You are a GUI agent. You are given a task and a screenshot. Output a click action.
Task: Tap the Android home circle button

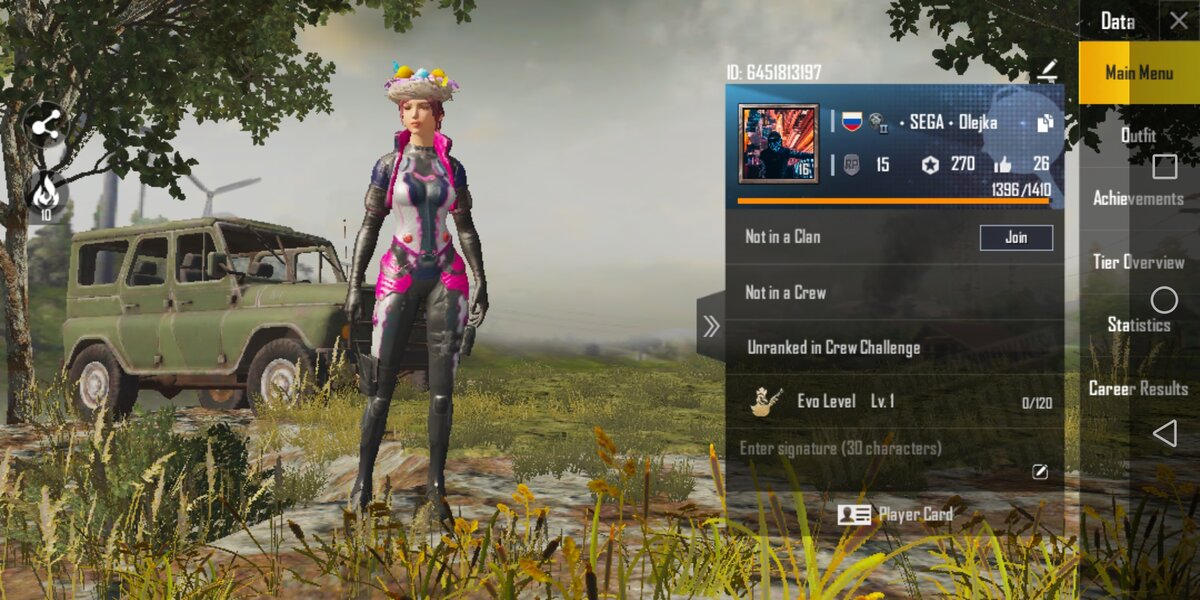click(x=1164, y=300)
